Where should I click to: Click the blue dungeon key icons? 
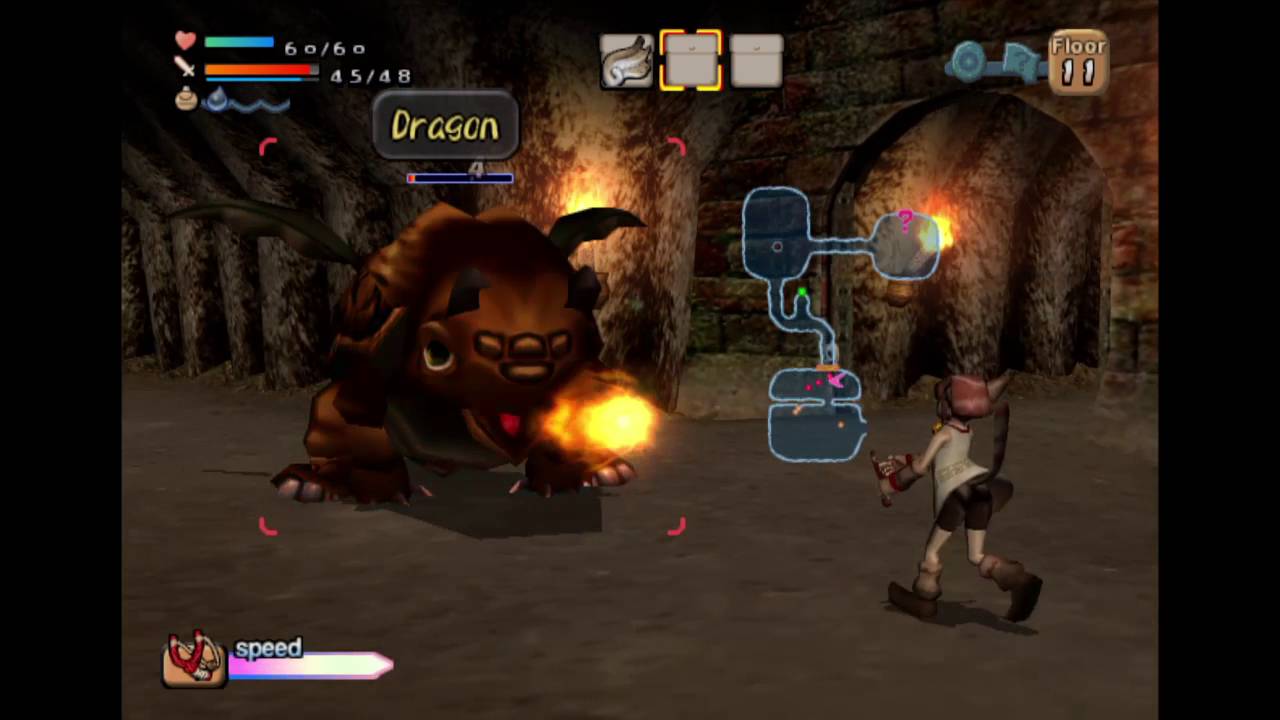click(x=994, y=61)
